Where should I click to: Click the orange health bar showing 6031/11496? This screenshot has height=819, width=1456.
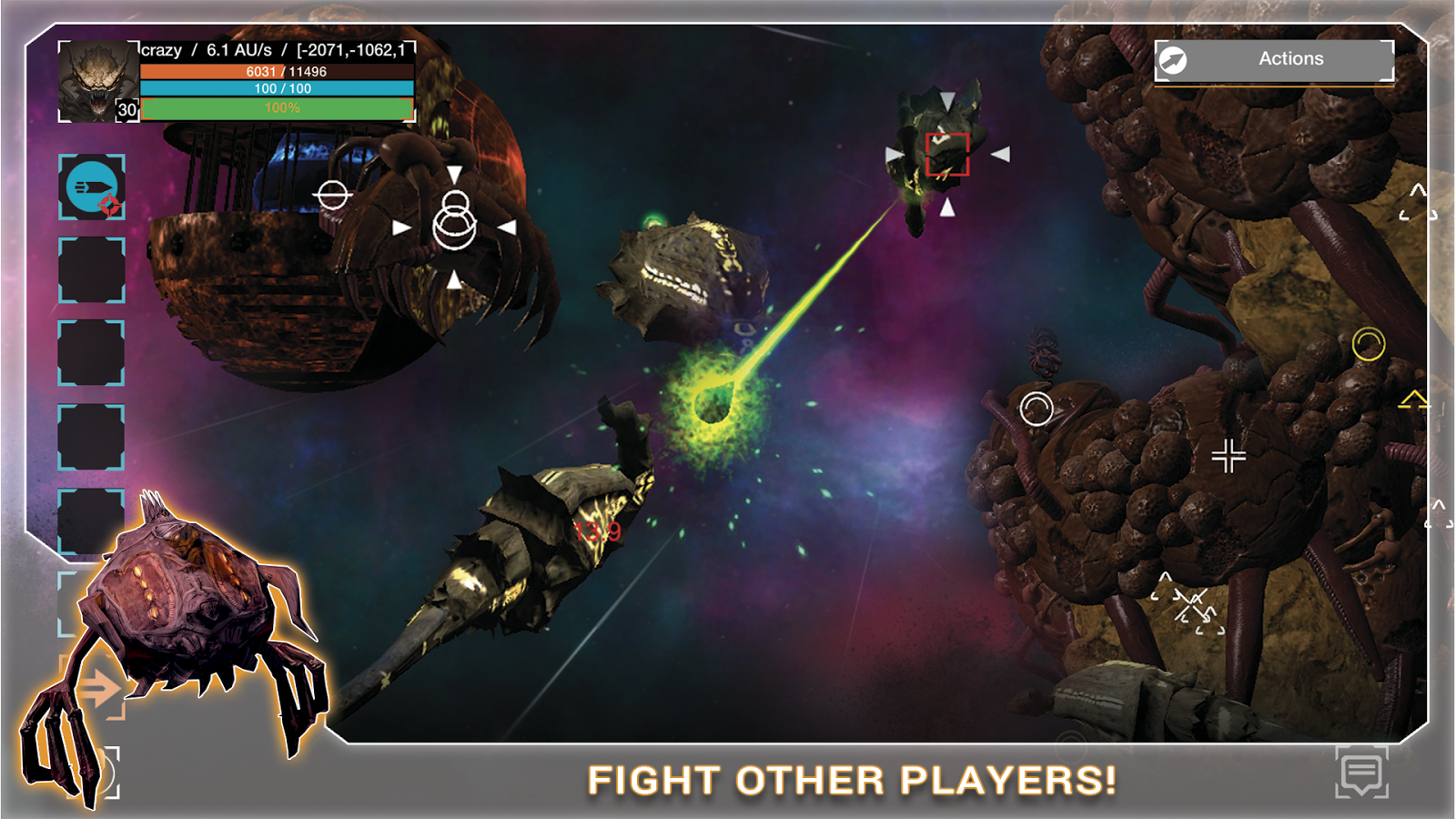click(278, 71)
